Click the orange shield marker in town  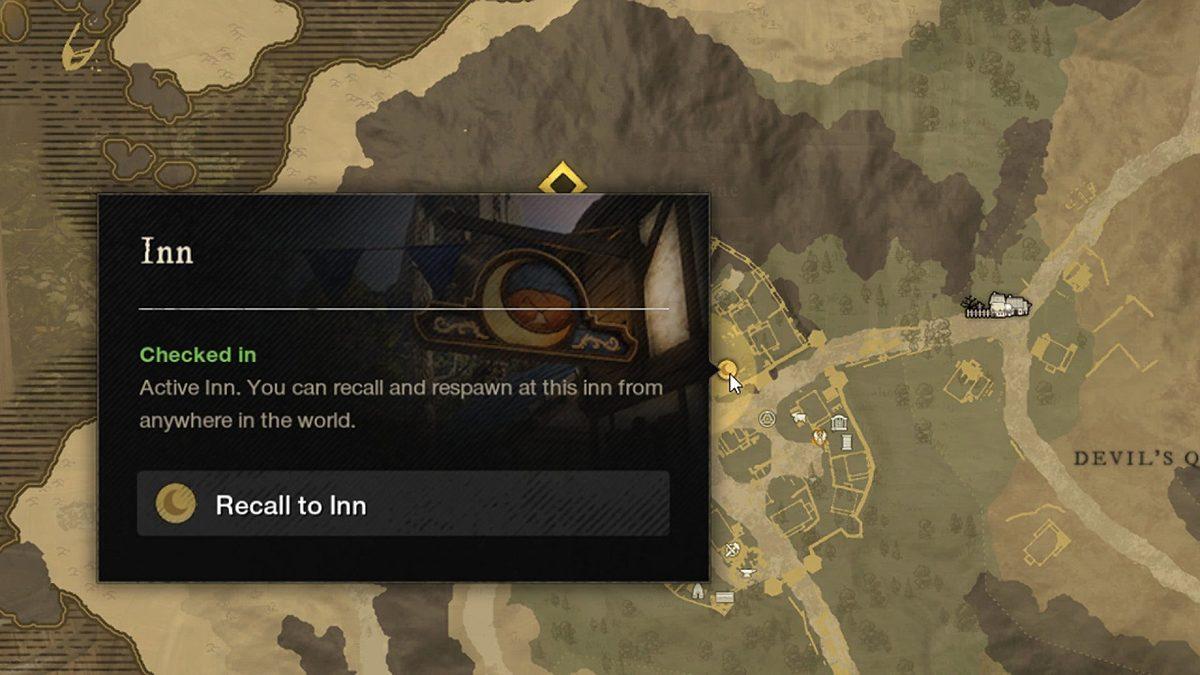pyautogui.click(x=820, y=436)
